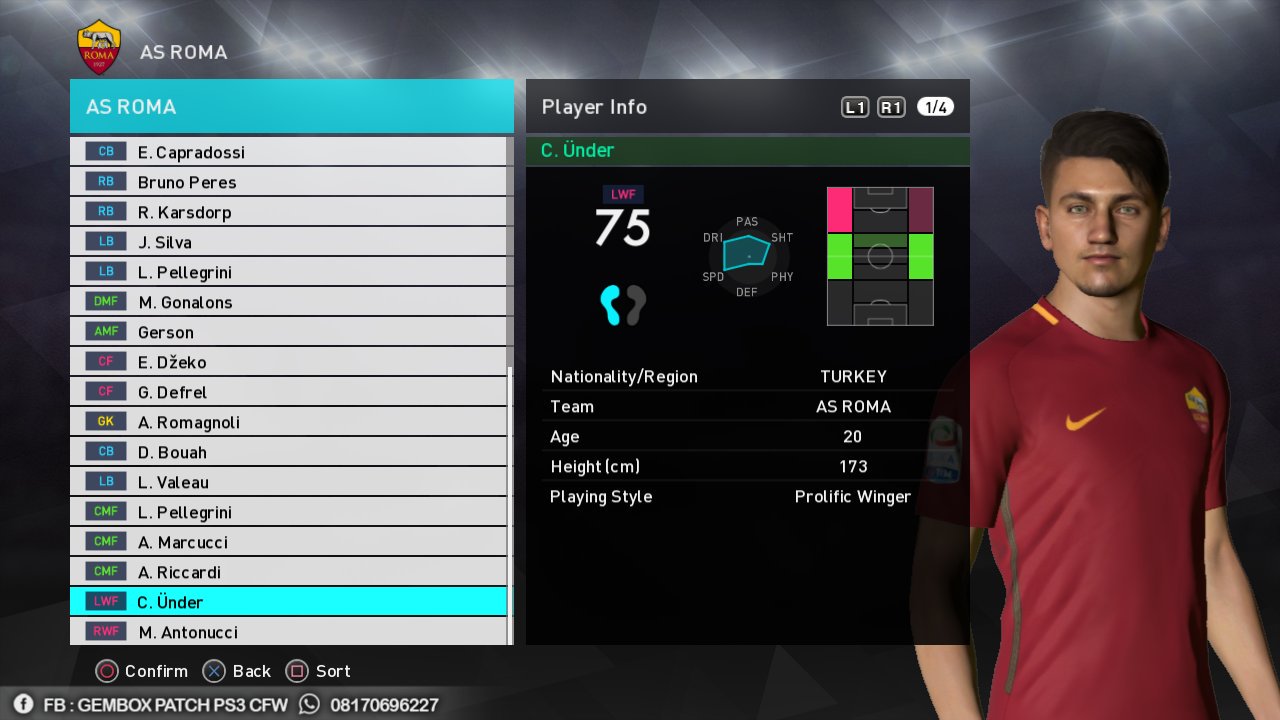Select the pitch position map graphic
Viewport: 1280px width, 720px height.
(879, 255)
